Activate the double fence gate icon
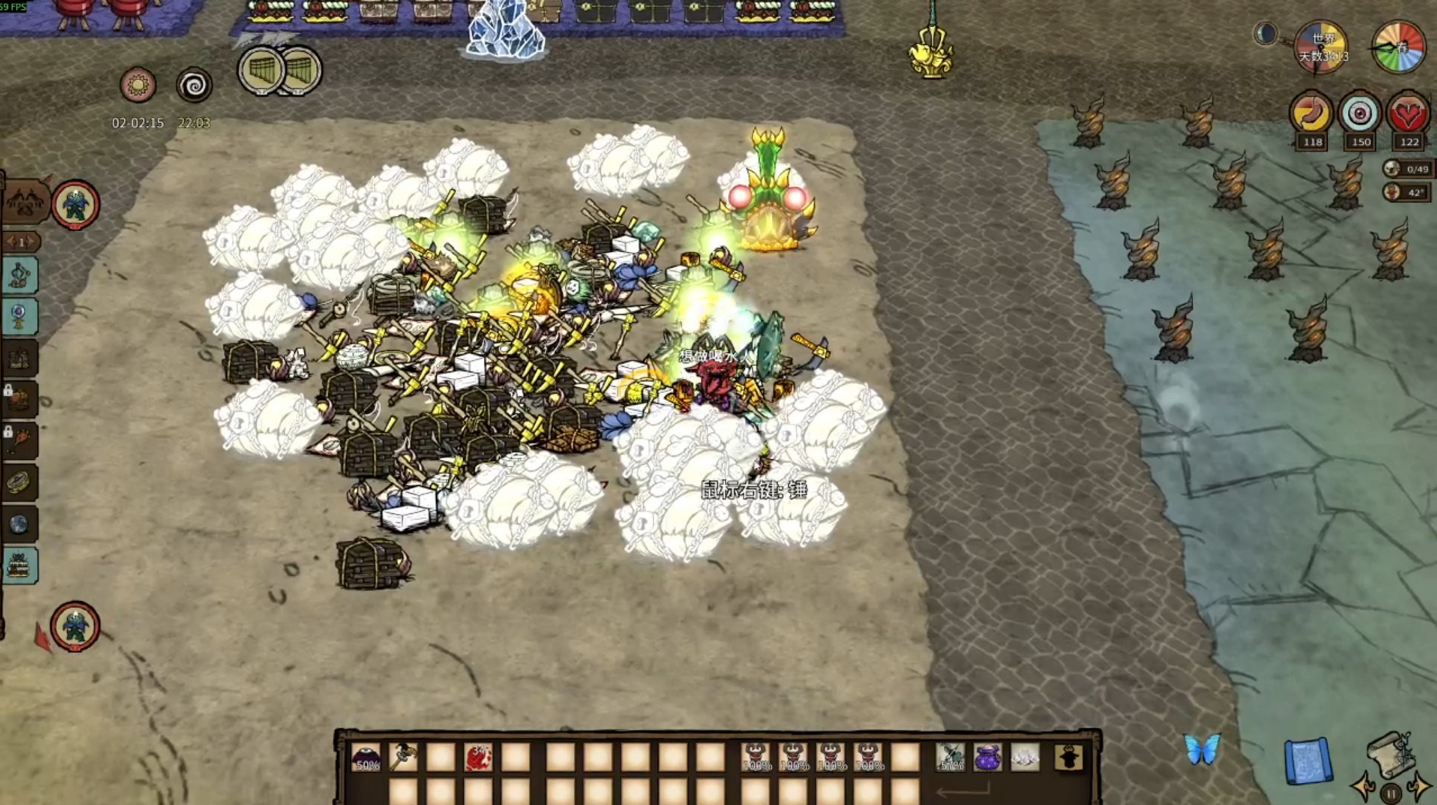 click(x=279, y=71)
